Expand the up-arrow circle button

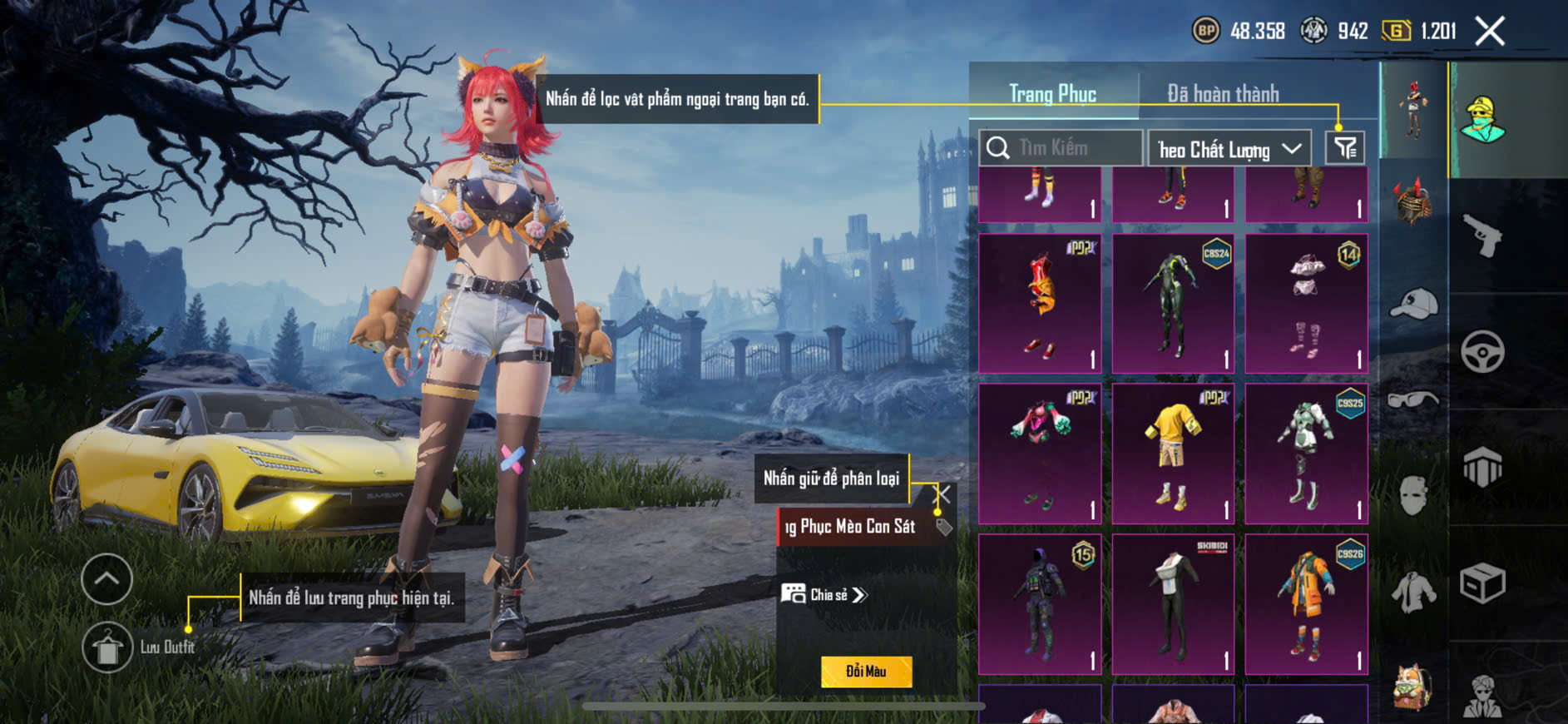pyautogui.click(x=107, y=578)
